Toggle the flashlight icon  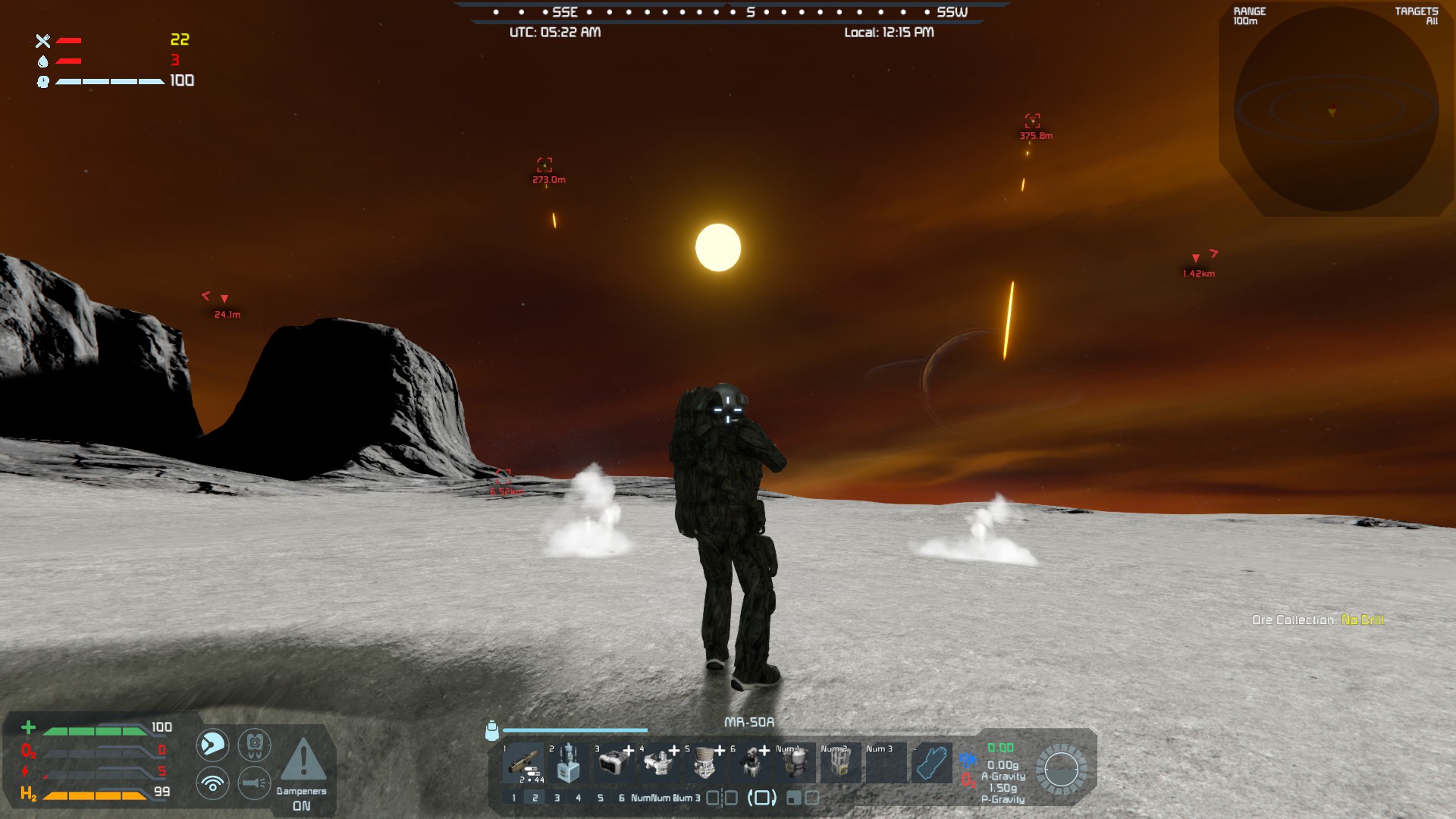click(x=254, y=783)
